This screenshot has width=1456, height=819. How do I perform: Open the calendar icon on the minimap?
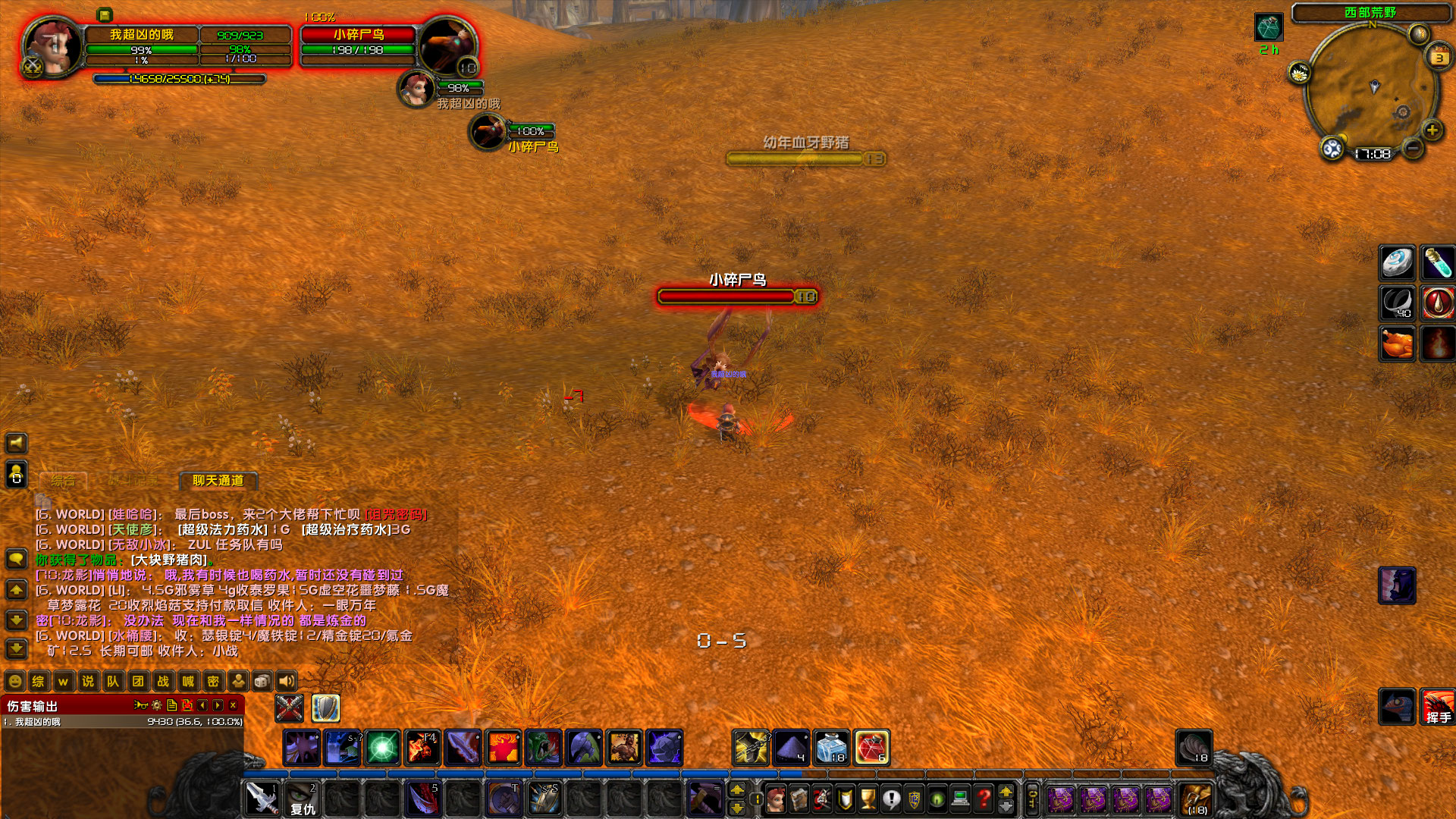pyautogui.click(x=1439, y=57)
